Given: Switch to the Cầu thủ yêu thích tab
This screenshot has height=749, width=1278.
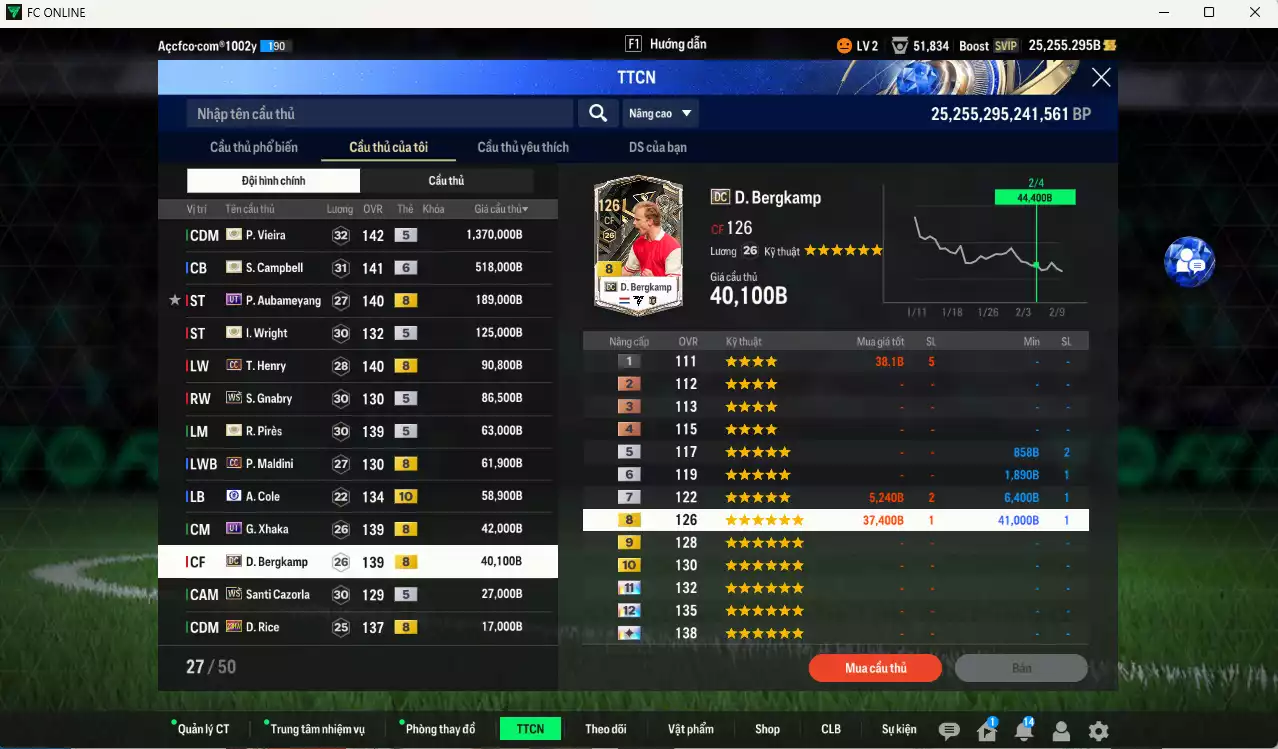Looking at the screenshot, I should [523, 147].
